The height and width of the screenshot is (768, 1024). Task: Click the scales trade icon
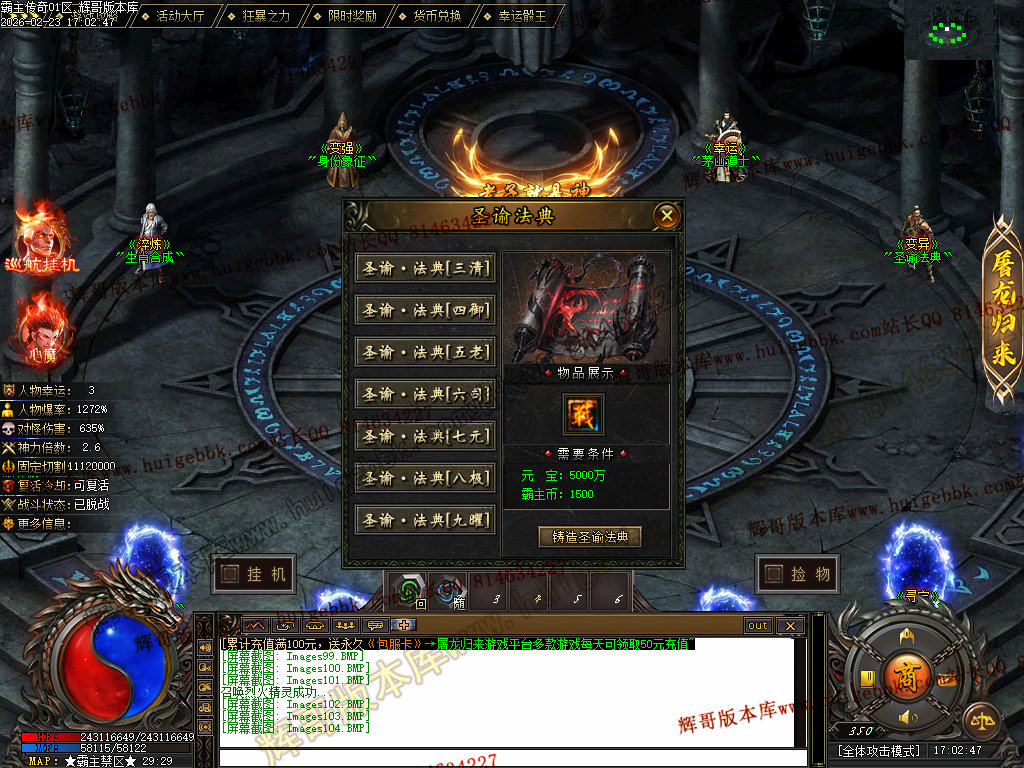[x=980, y=720]
